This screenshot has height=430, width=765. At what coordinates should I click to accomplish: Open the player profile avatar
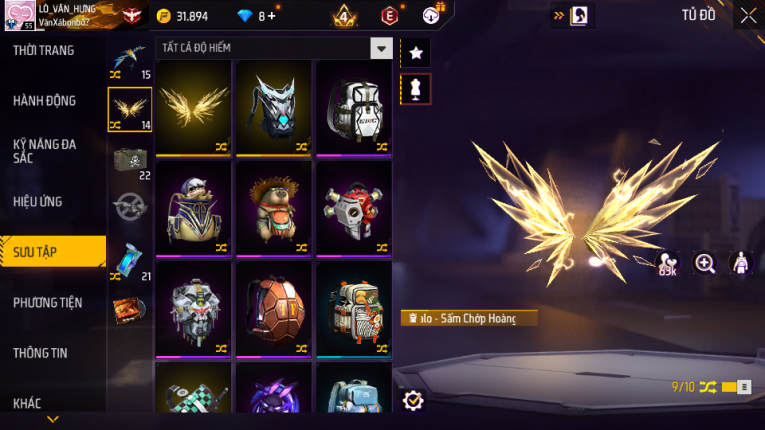18,15
